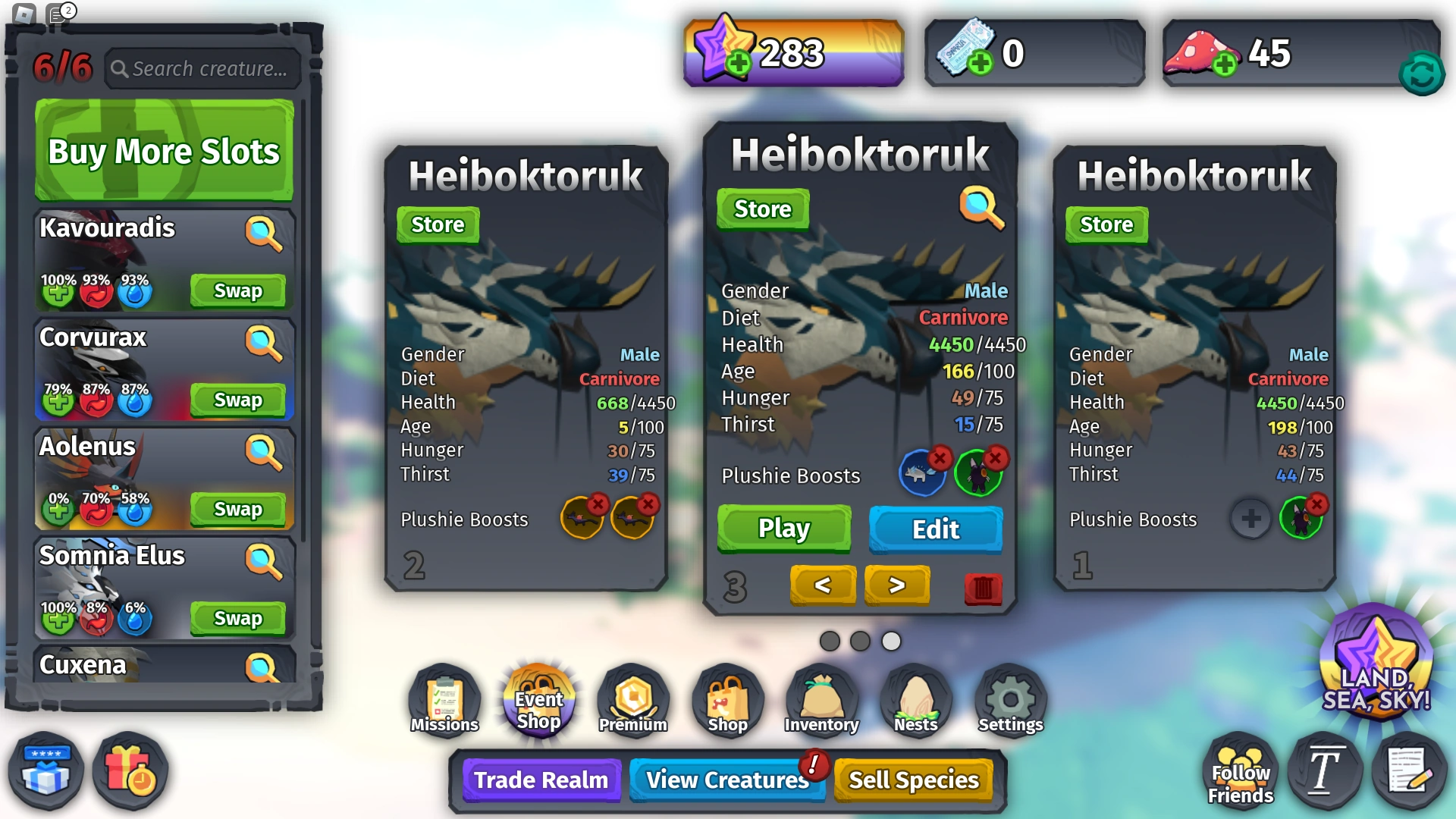Click the previous arrow on the creature card
This screenshot has width=1456, height=819.
pyautogui.click(x=824, y=585)
